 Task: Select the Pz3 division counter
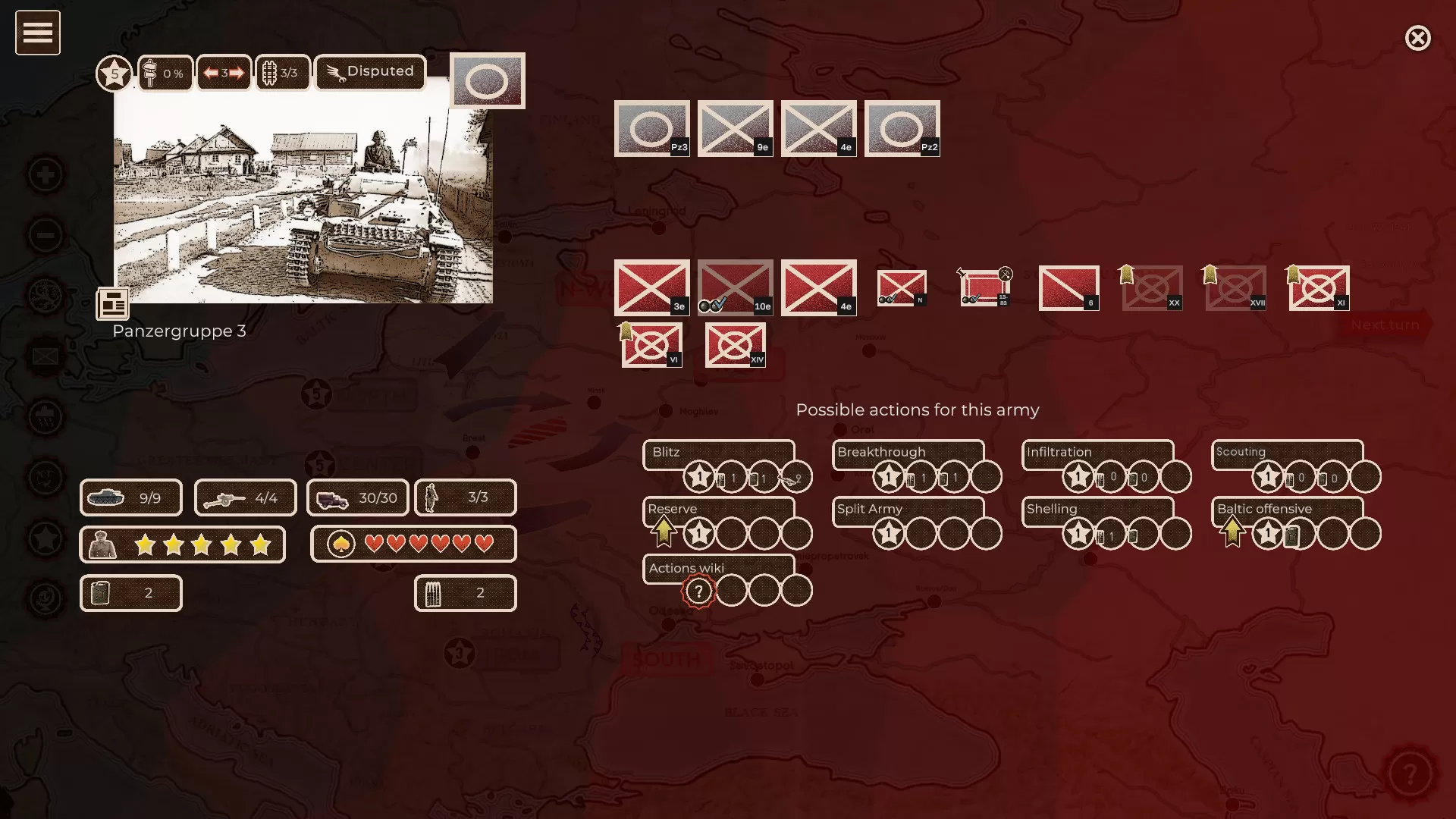tap(652, 128)
